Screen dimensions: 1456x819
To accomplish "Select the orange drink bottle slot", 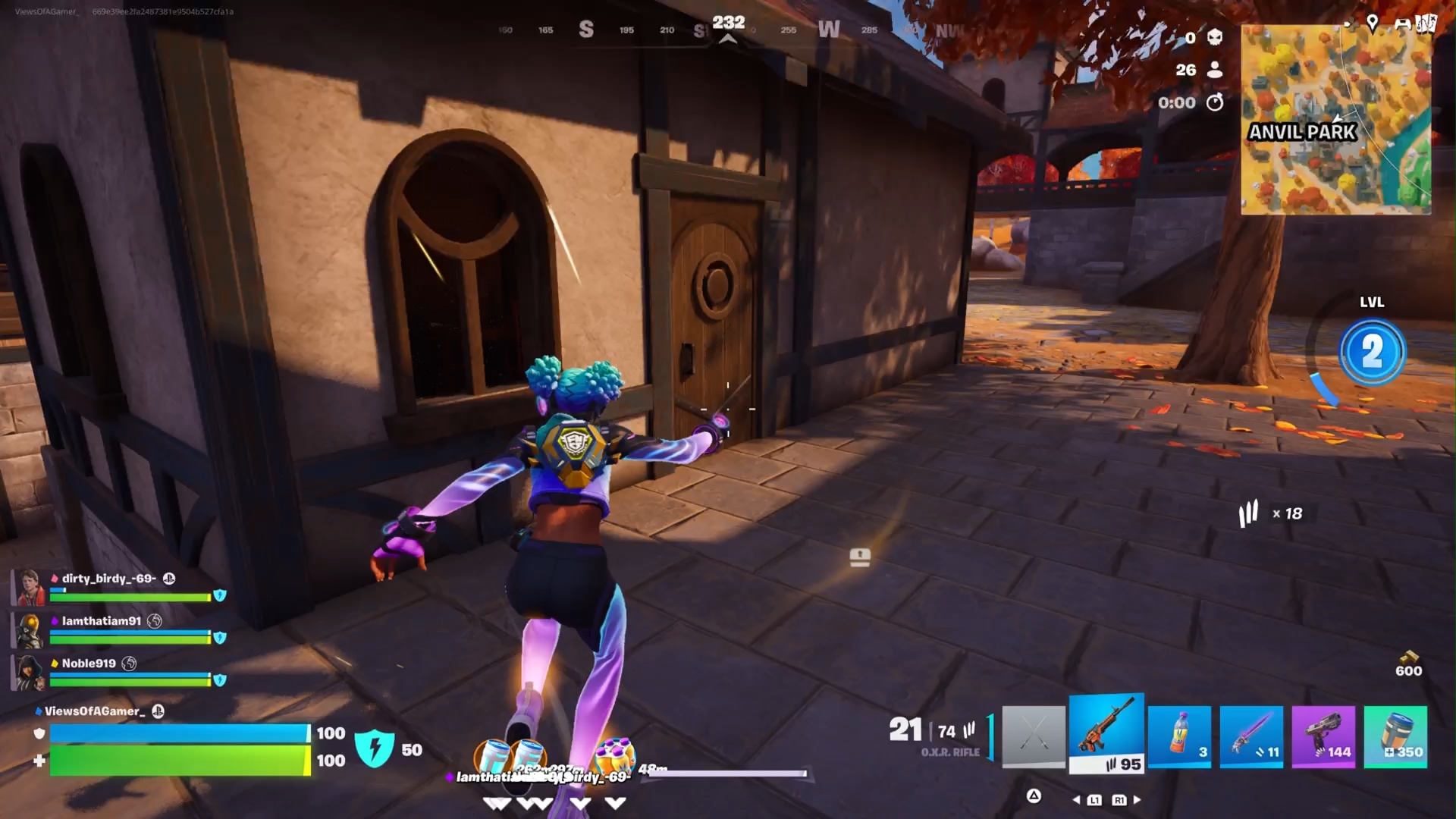I will pos(1179,736).
